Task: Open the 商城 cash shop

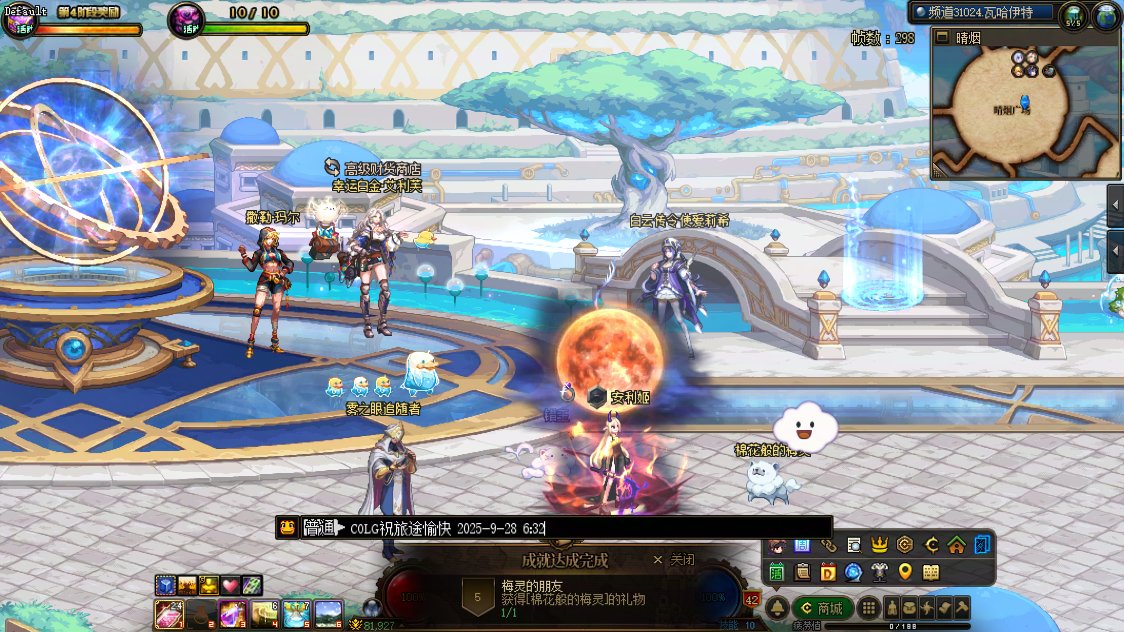Action: click(x=821, y=608)
